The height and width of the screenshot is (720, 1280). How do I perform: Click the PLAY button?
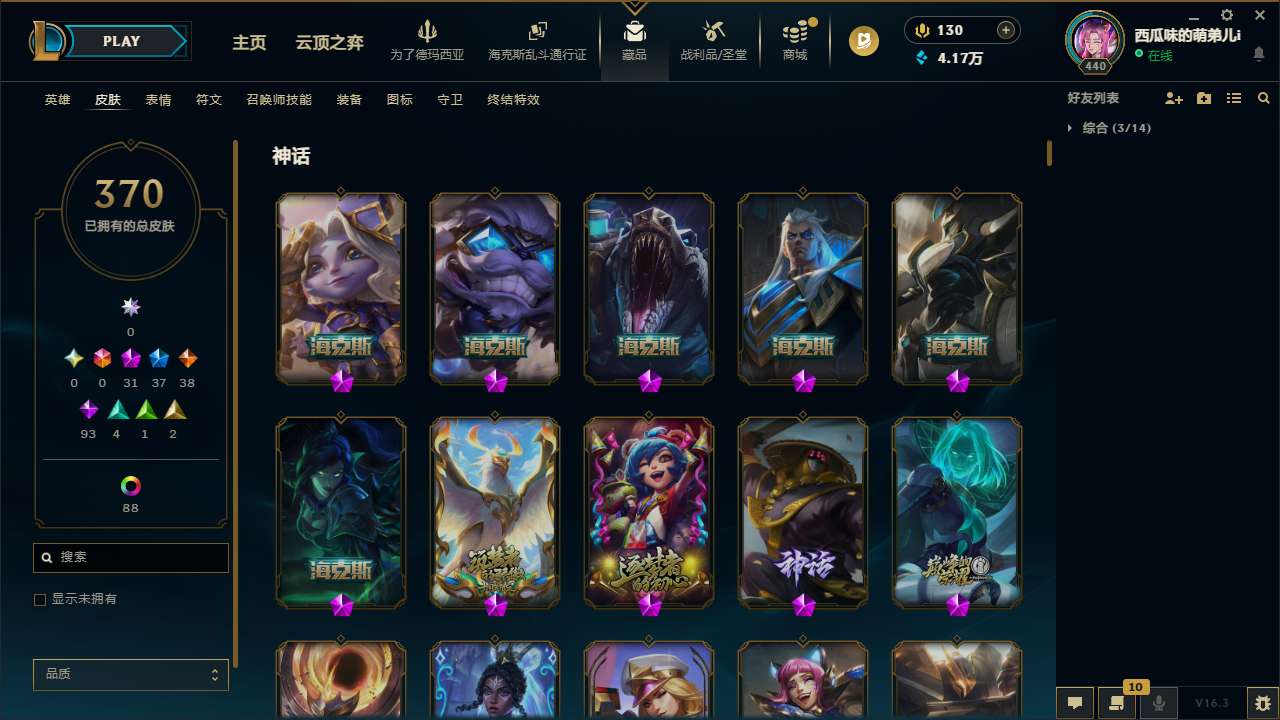pos(121,41)
